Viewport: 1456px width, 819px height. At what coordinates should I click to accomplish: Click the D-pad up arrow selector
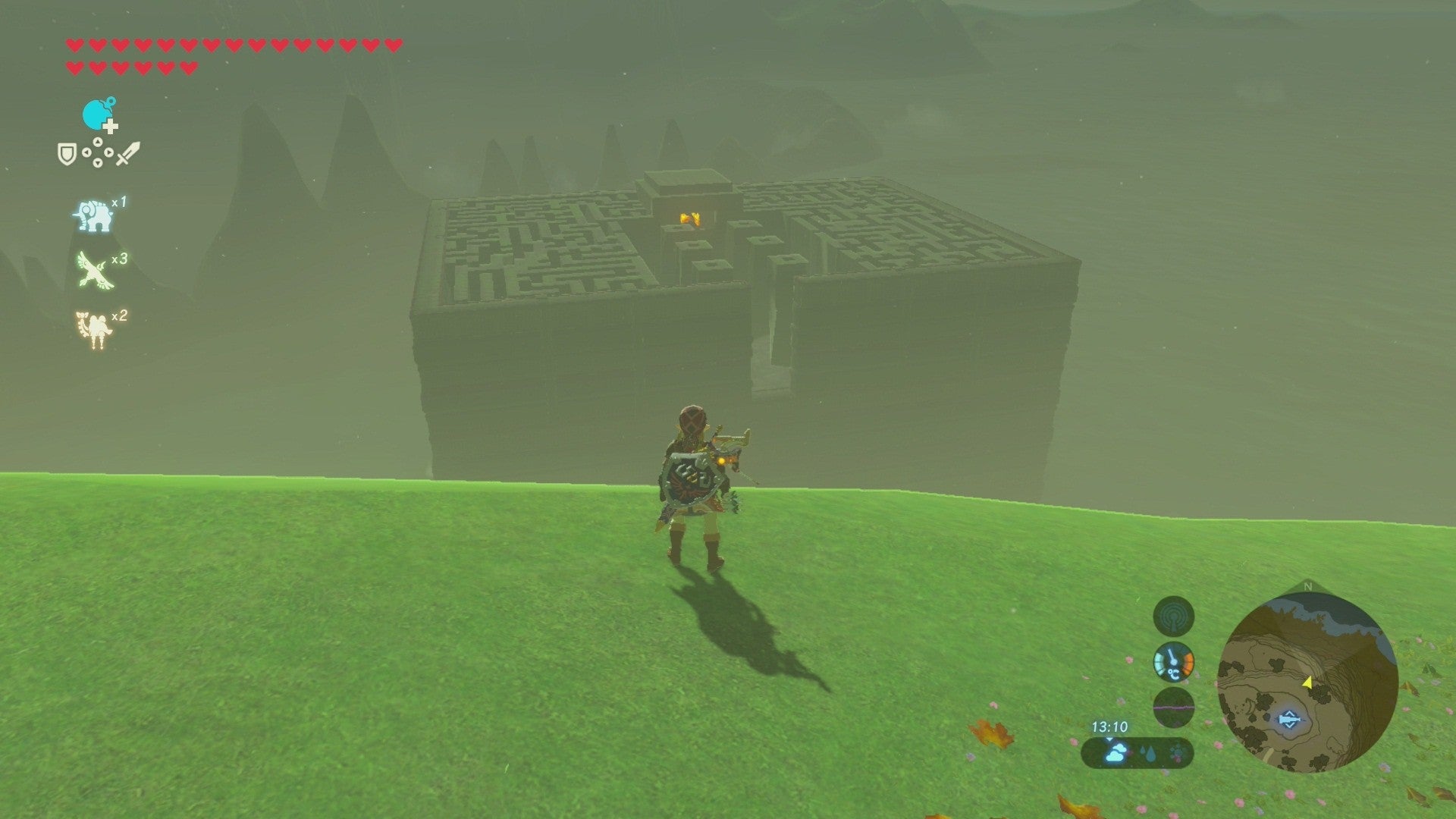99,141
